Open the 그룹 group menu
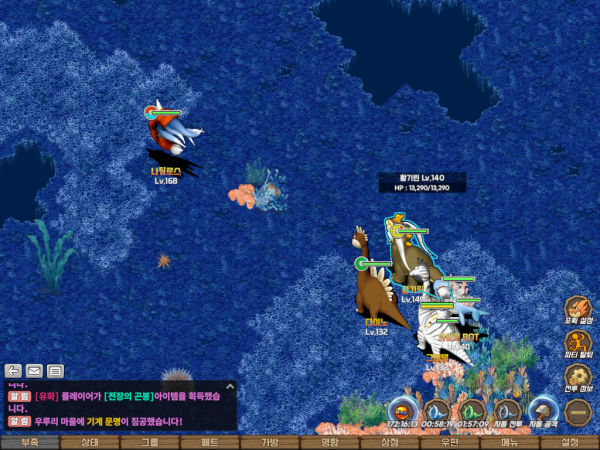Viewport: 600px width, 450px height. click(x=149, y=442)
